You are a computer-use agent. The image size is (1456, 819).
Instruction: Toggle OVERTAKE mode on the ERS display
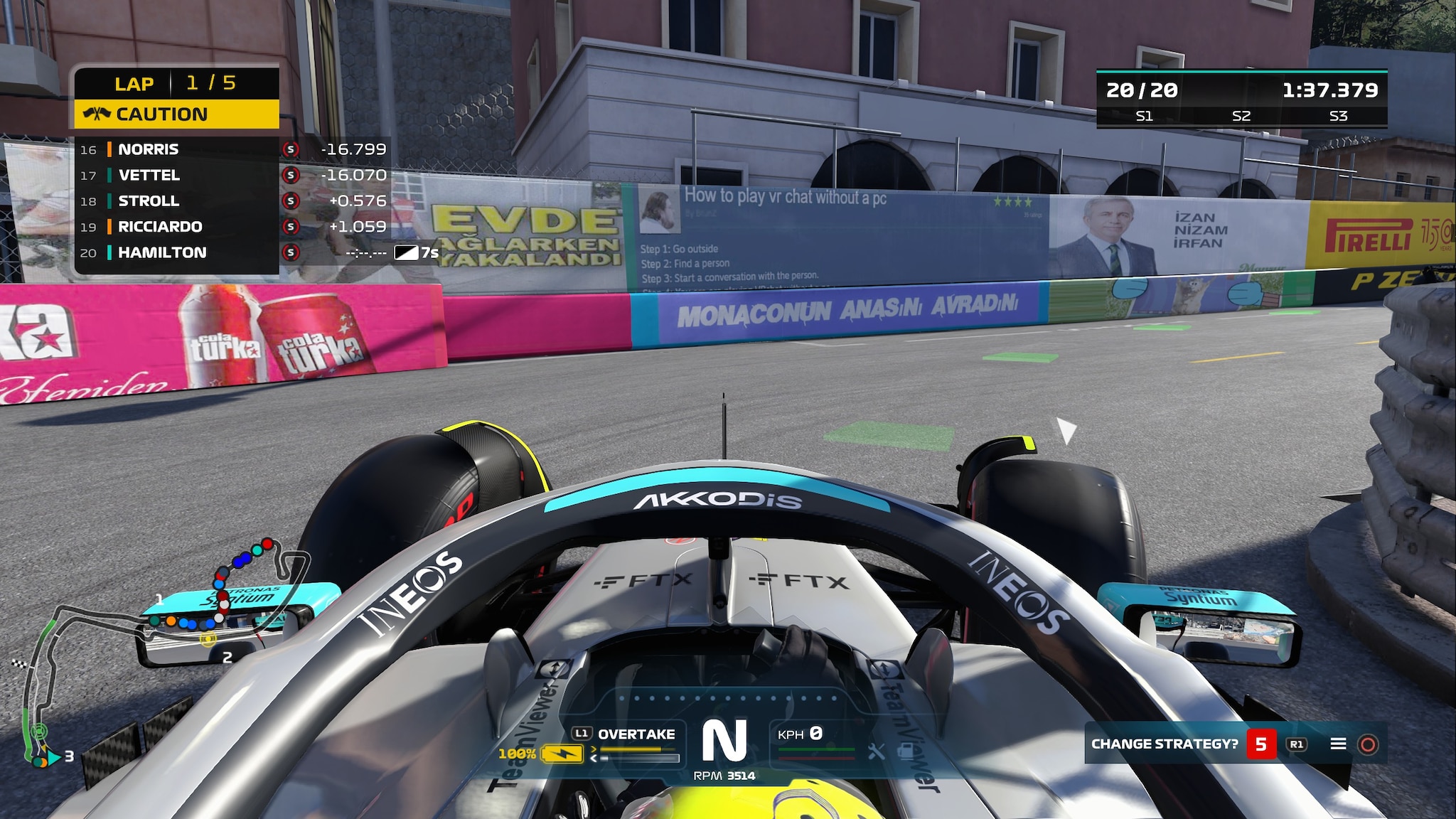click(x=636, y=733)
